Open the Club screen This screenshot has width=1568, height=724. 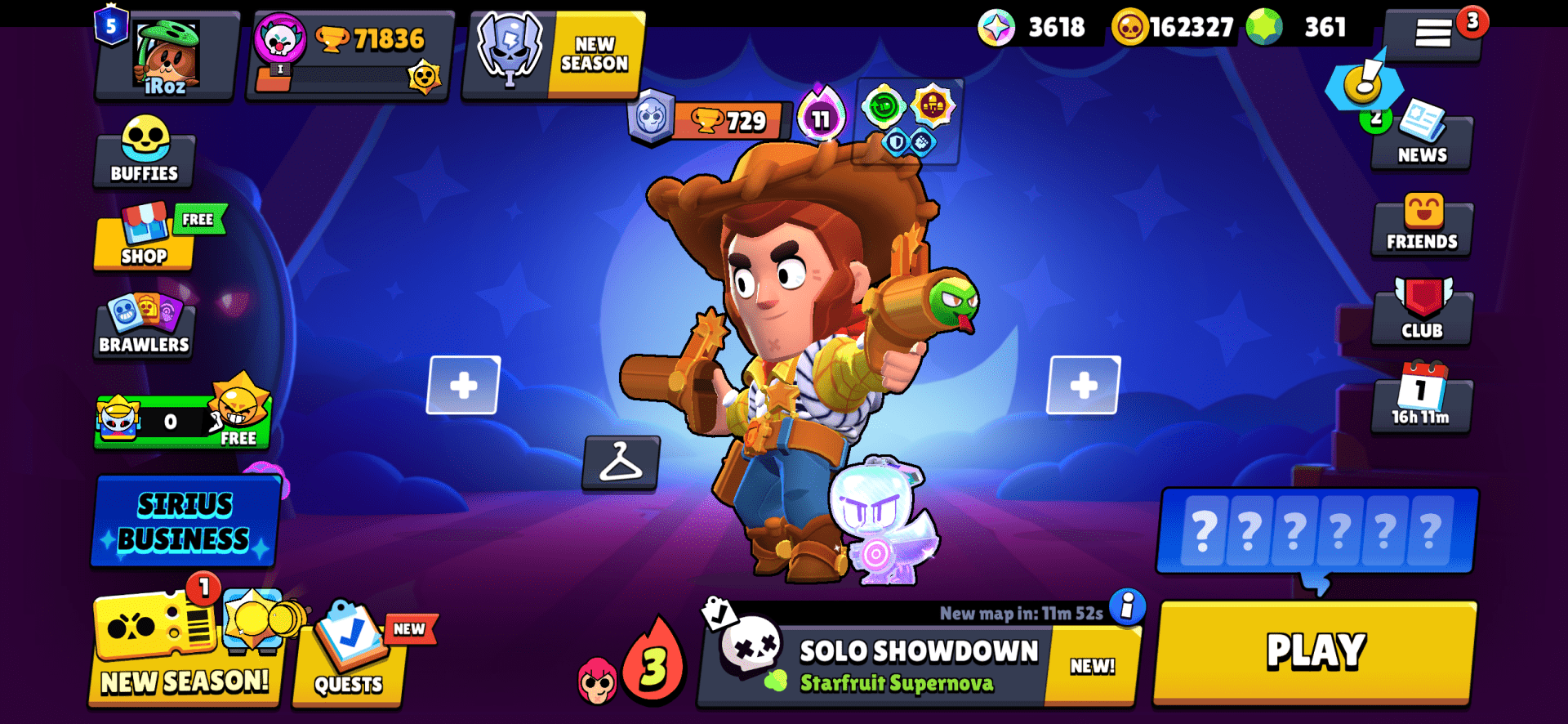click(x=1421, y=313)
